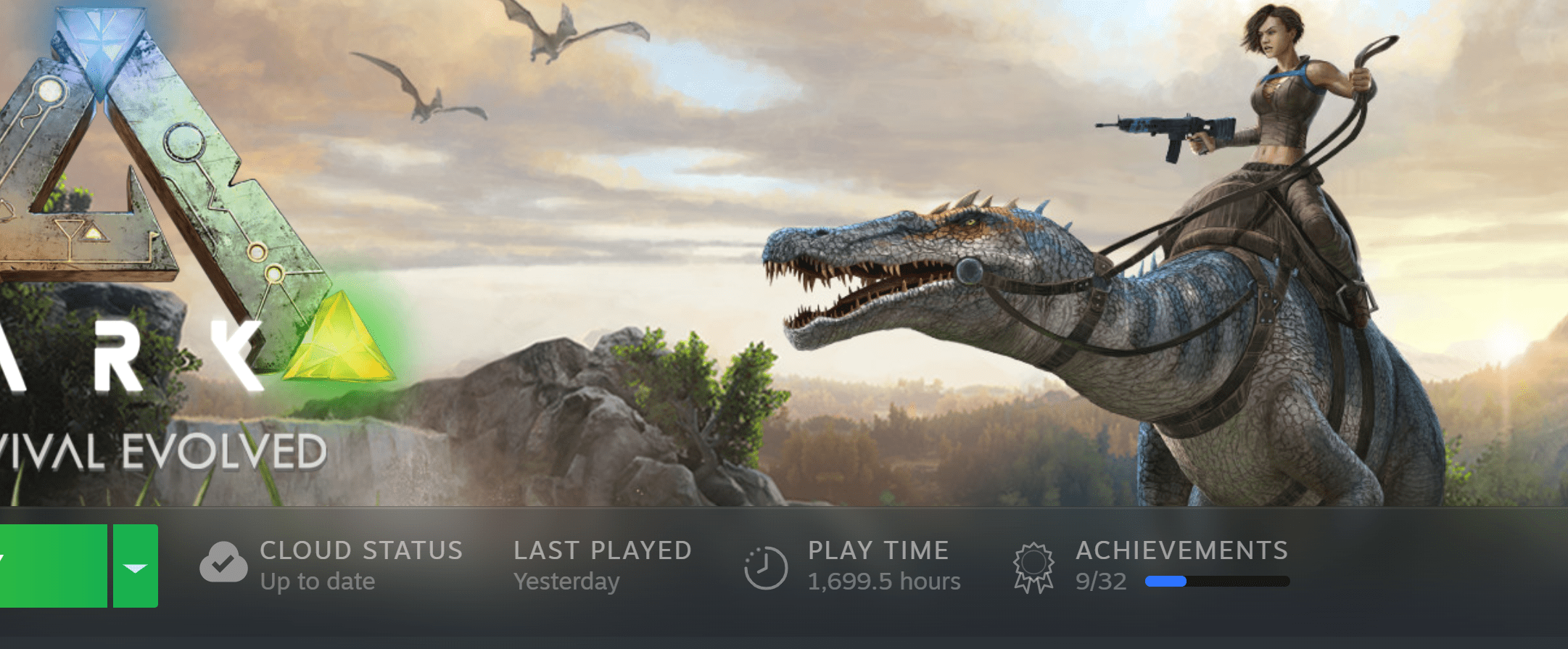Click the cloud status checkmark icon
1568x649 pixels.
(x=223, y=564)
